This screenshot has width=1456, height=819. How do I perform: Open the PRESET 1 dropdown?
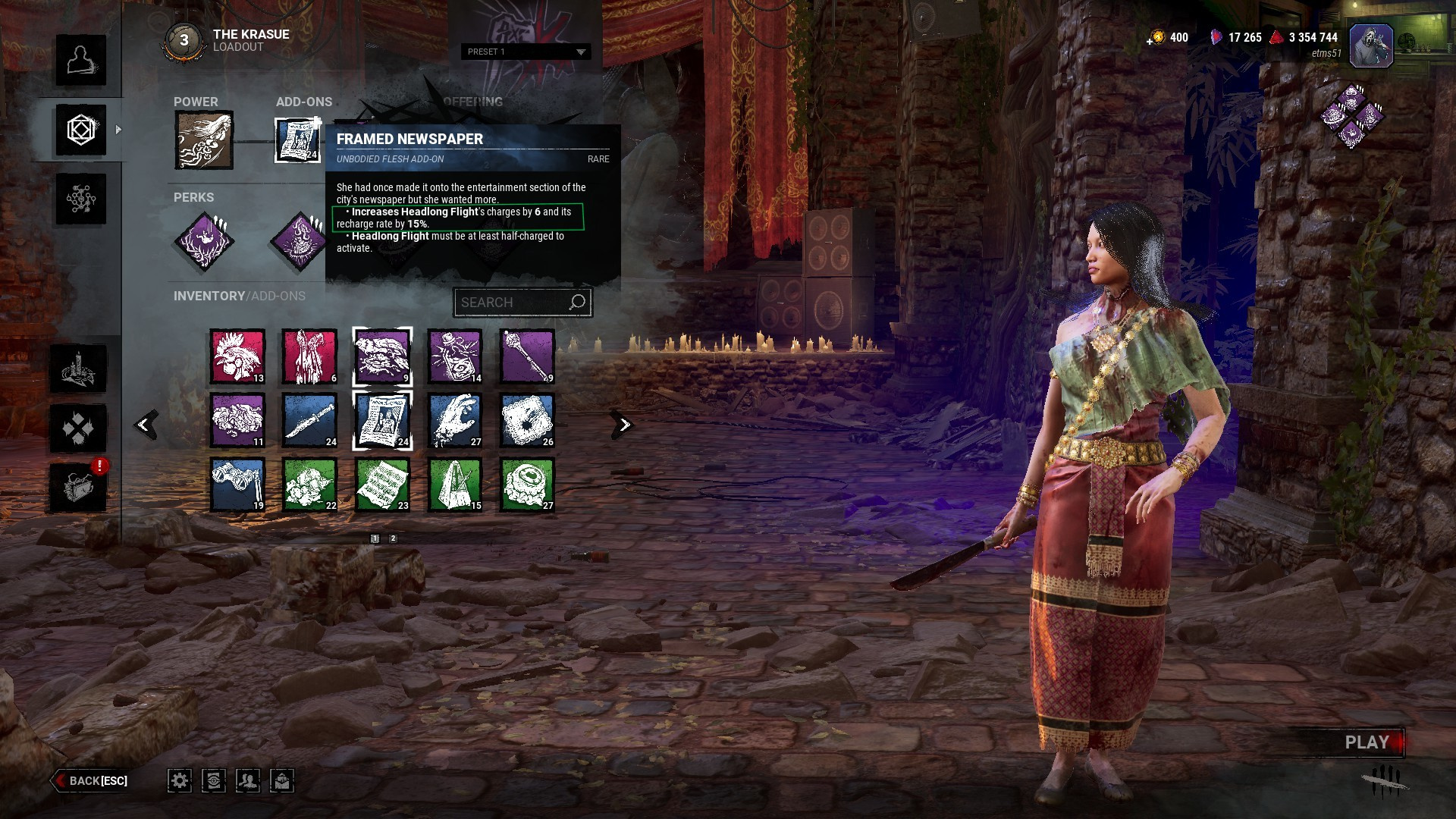[x=526, y=52]
